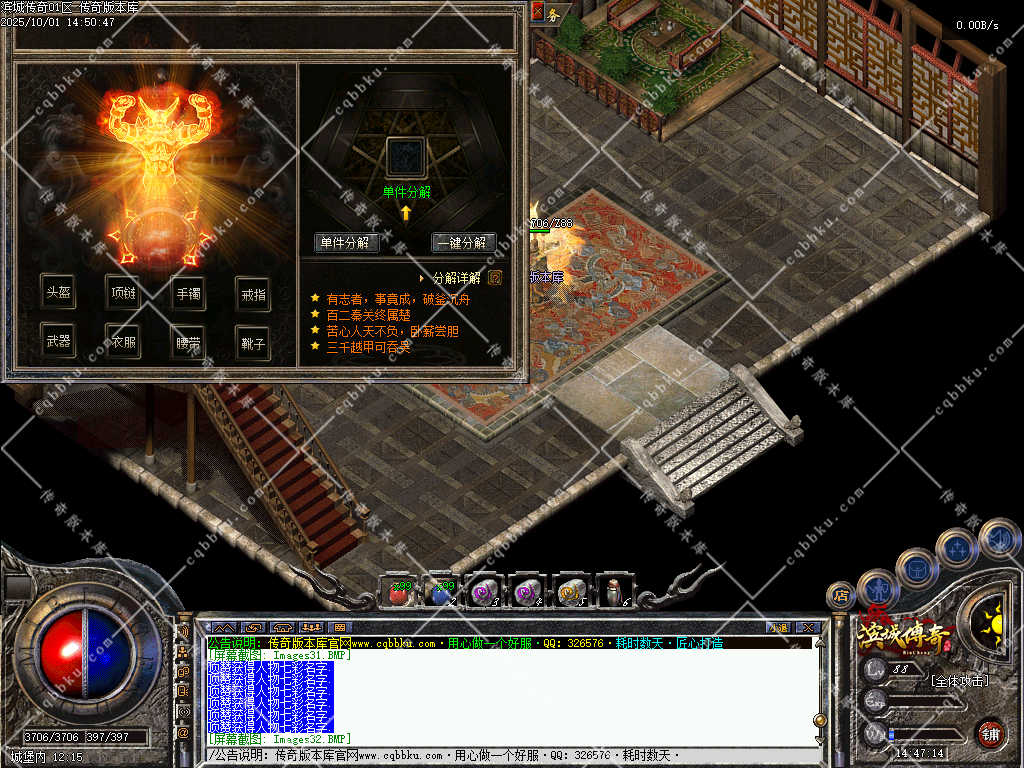Select the 头盔 helmet slot
The image size is (1024, 768).
[59, 294]
